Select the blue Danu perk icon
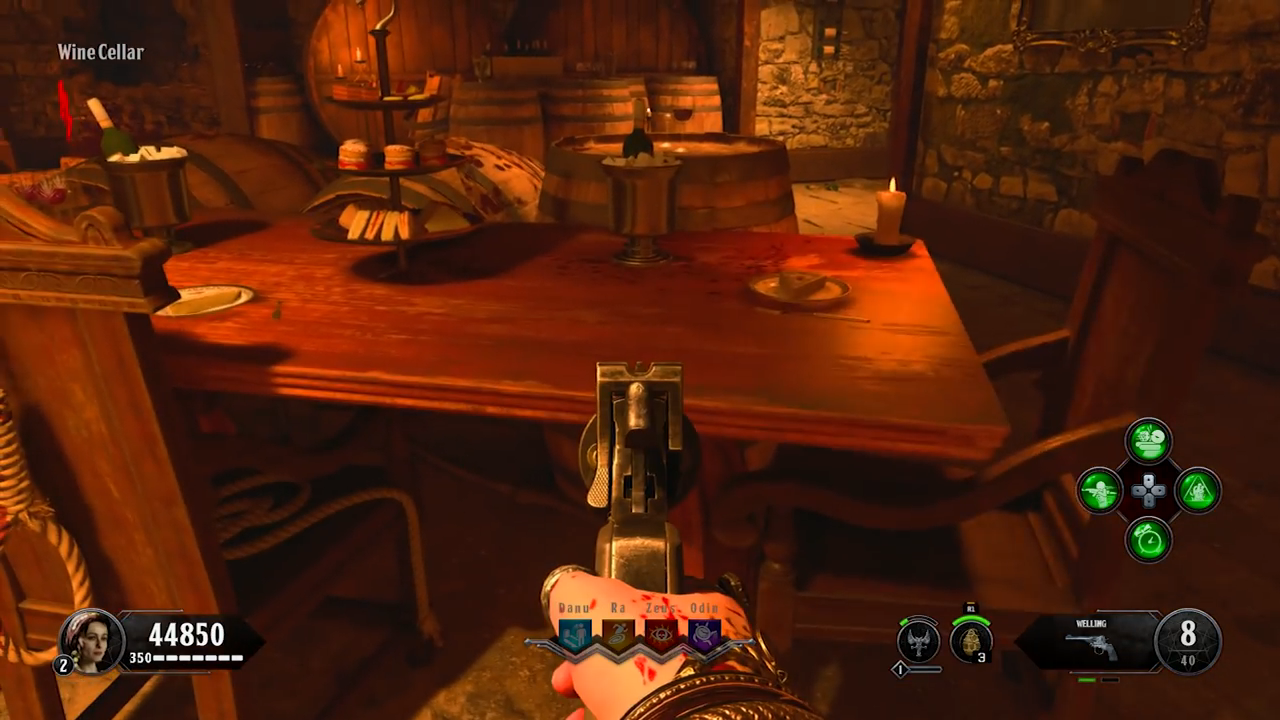The height and width of the screenshot is (720, 1280). [x=575, y=635]
